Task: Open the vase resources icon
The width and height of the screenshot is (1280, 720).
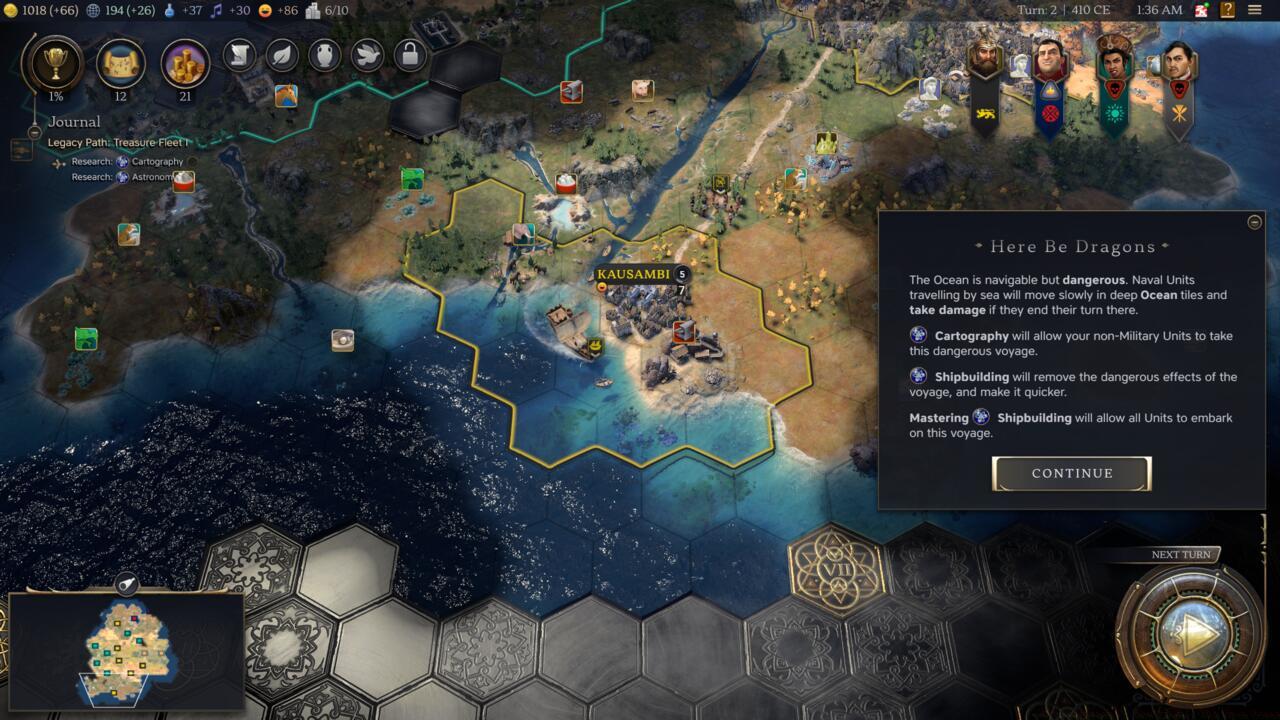Action: (325, 55)
